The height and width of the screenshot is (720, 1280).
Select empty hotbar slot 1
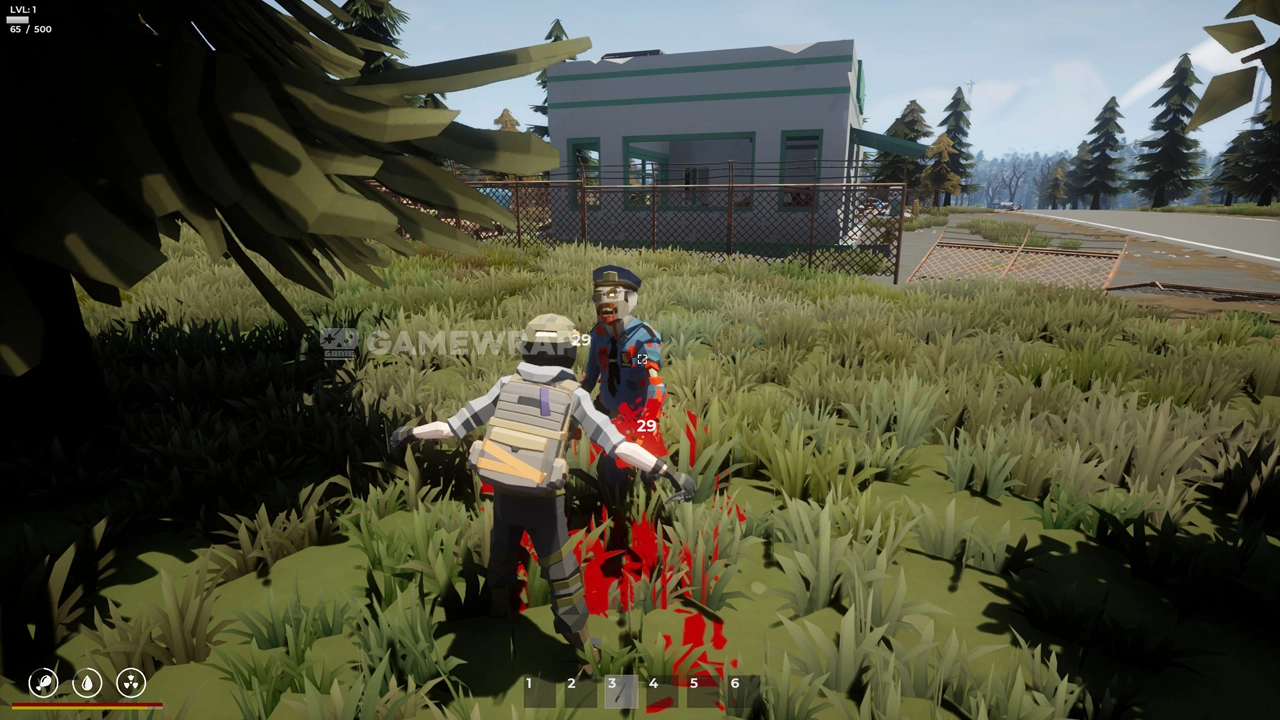[x=539, y=691]
